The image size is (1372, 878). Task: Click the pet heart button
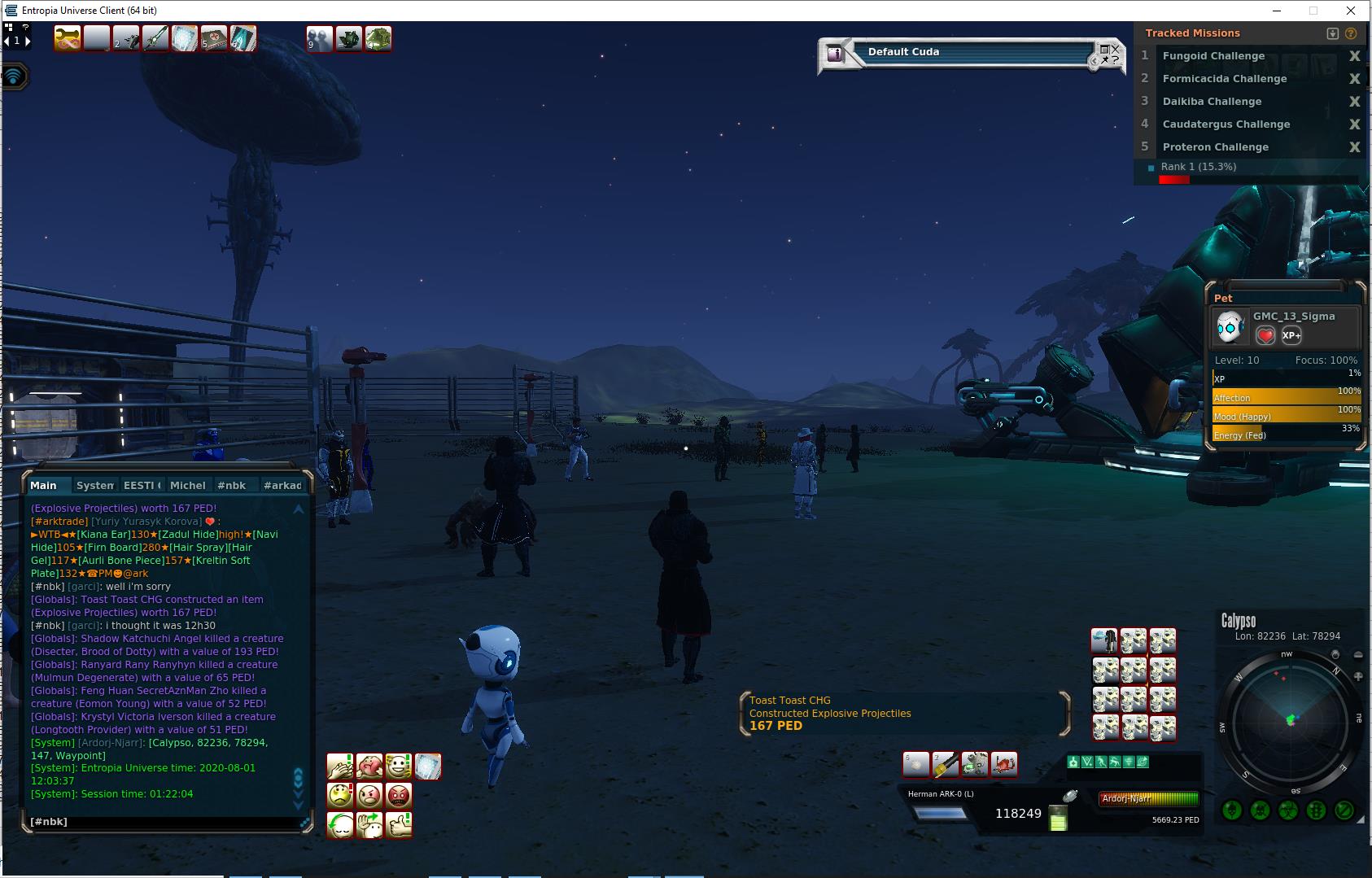click(1265, 335)
